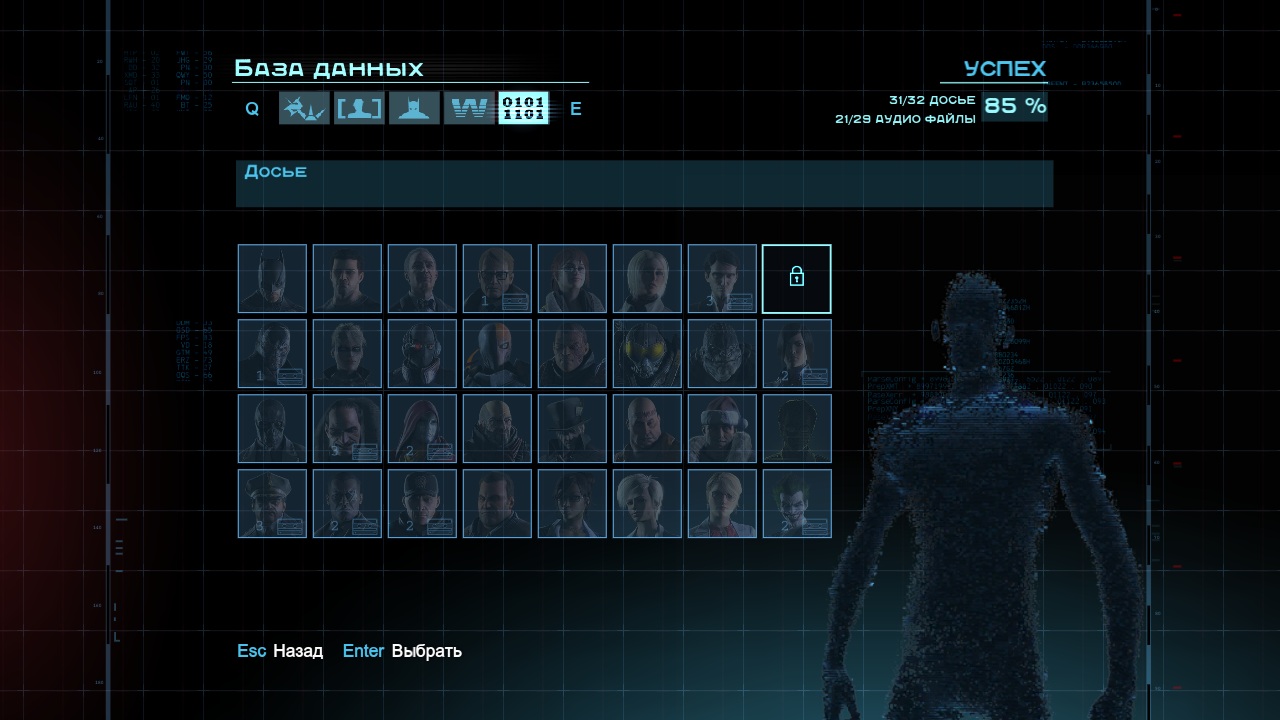
Task: Select the binary code database tab
Action: pyautogui.click(x=523, y=108)
